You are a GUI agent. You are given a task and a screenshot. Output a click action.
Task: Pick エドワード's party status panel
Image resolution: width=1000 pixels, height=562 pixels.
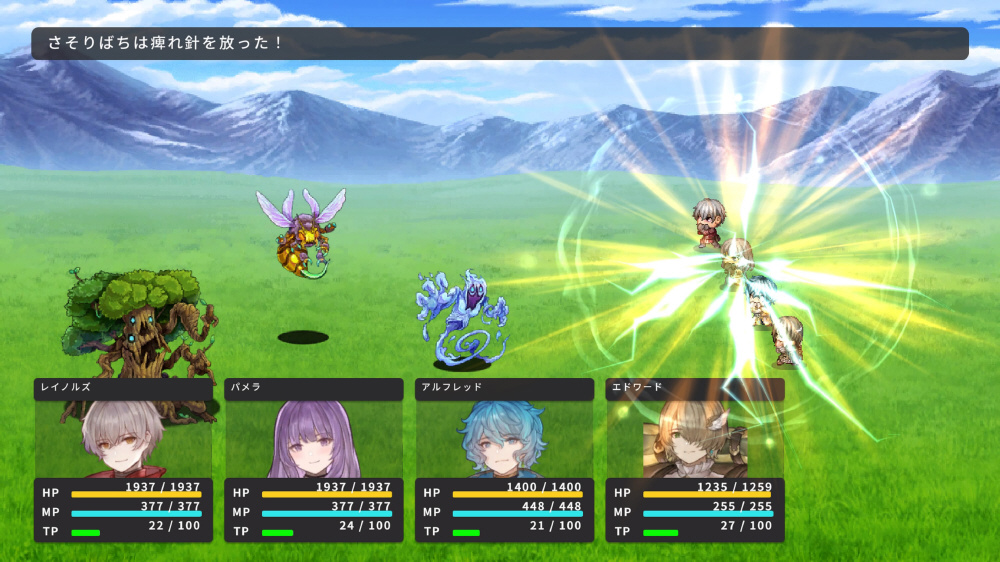695,460
